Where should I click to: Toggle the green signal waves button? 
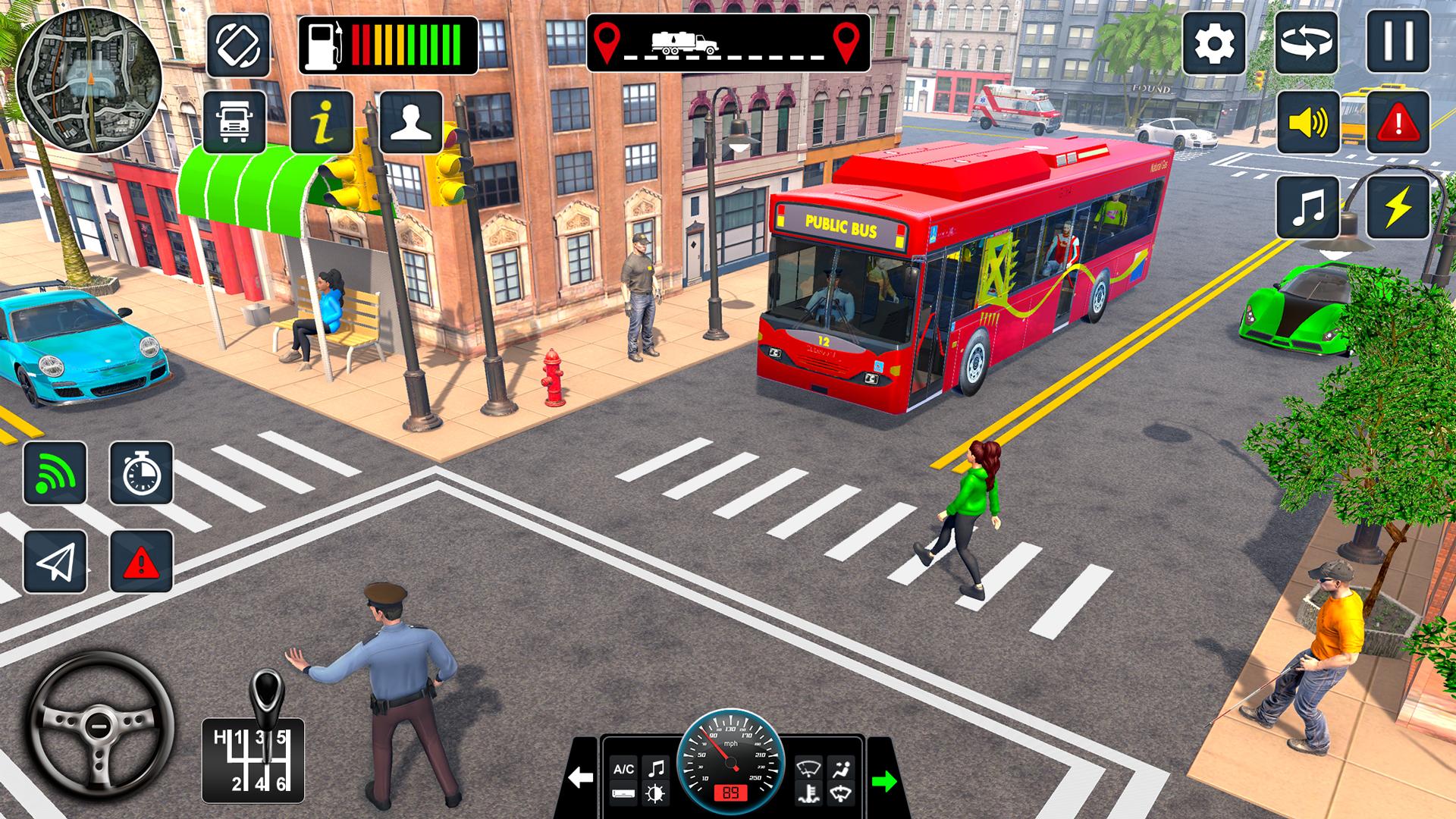55,473
